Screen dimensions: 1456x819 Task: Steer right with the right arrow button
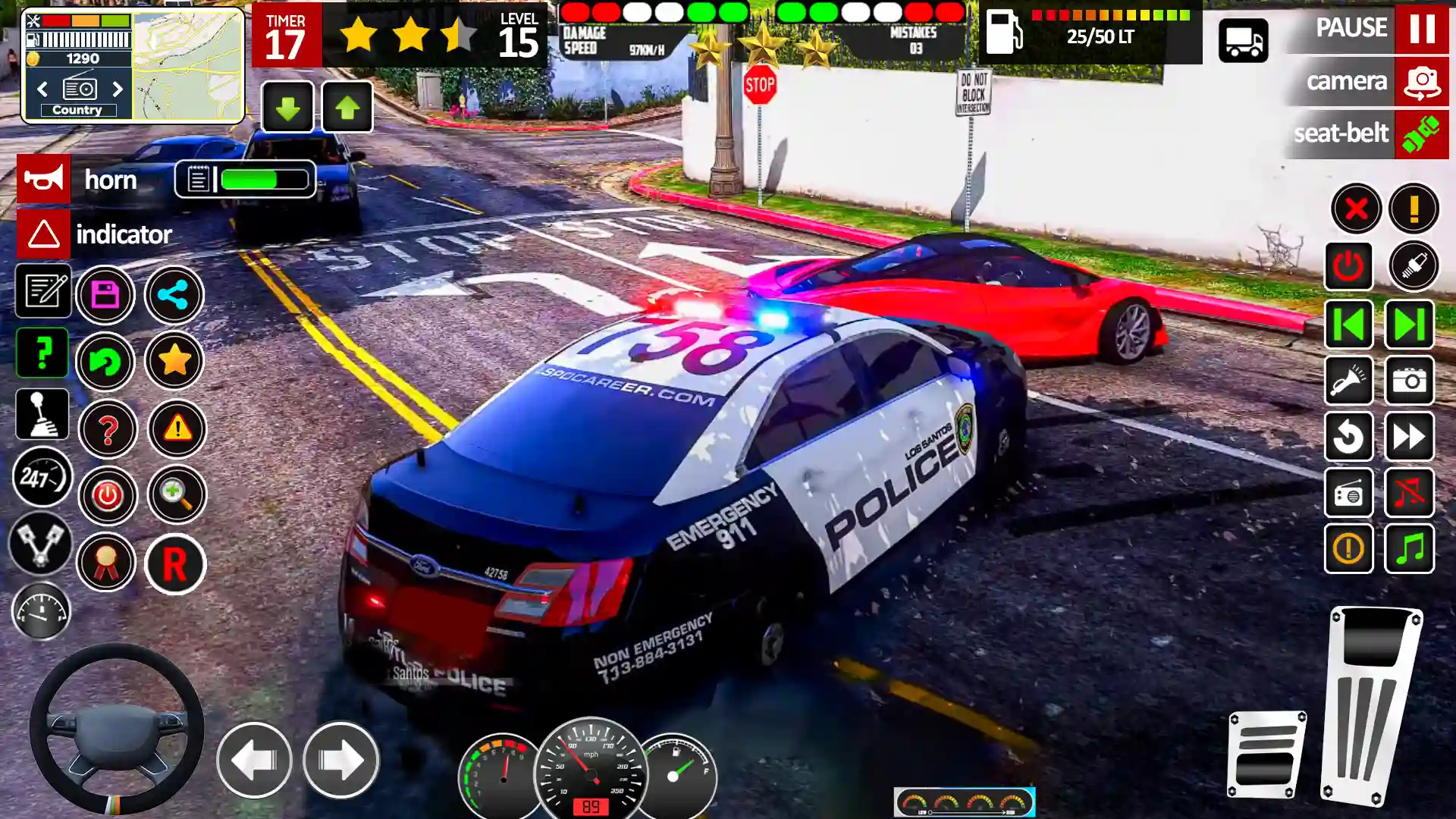pyautogui.click(x=340, y=760)
